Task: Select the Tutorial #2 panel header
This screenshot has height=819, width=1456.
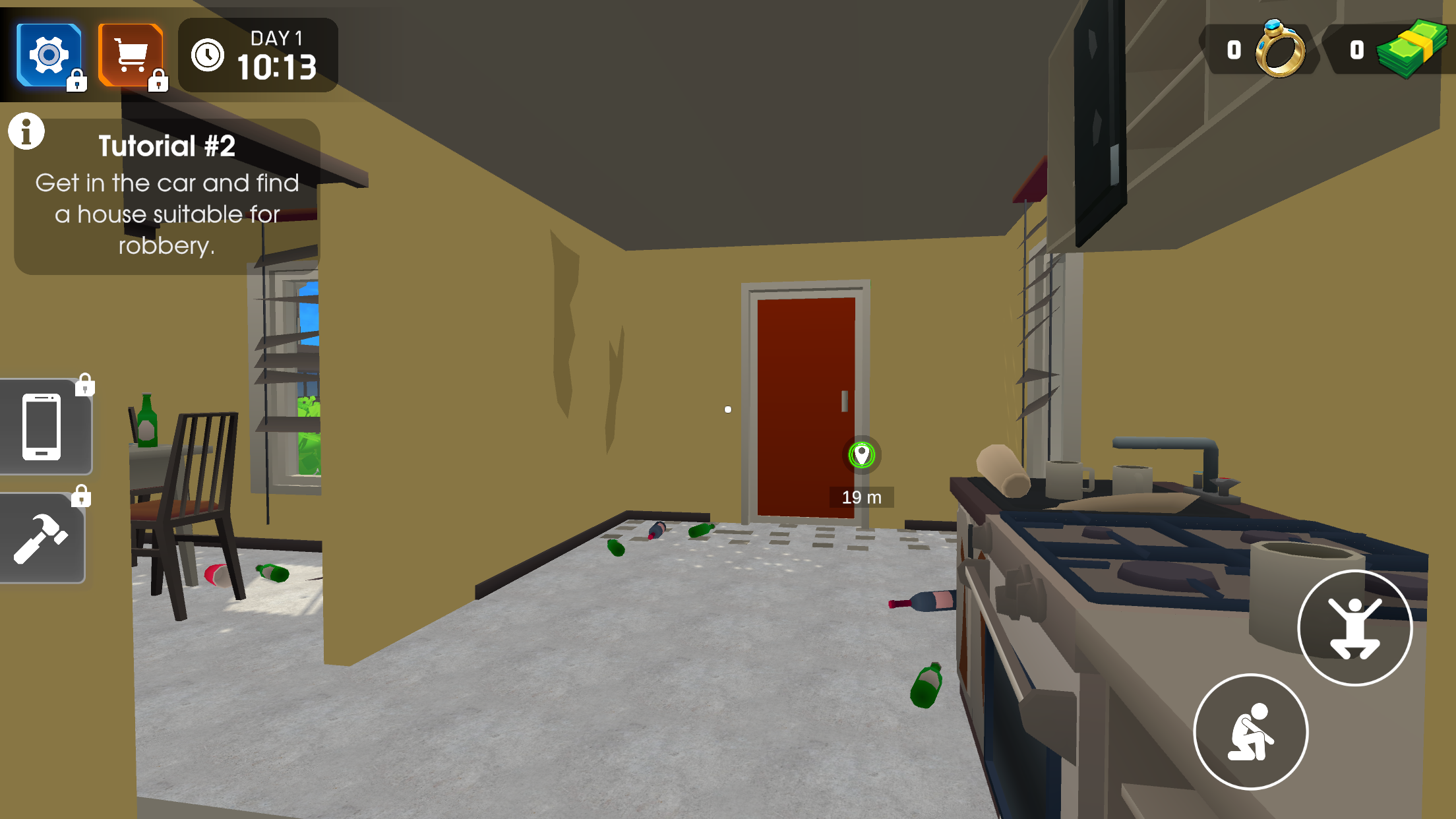Action: (167, 146)
